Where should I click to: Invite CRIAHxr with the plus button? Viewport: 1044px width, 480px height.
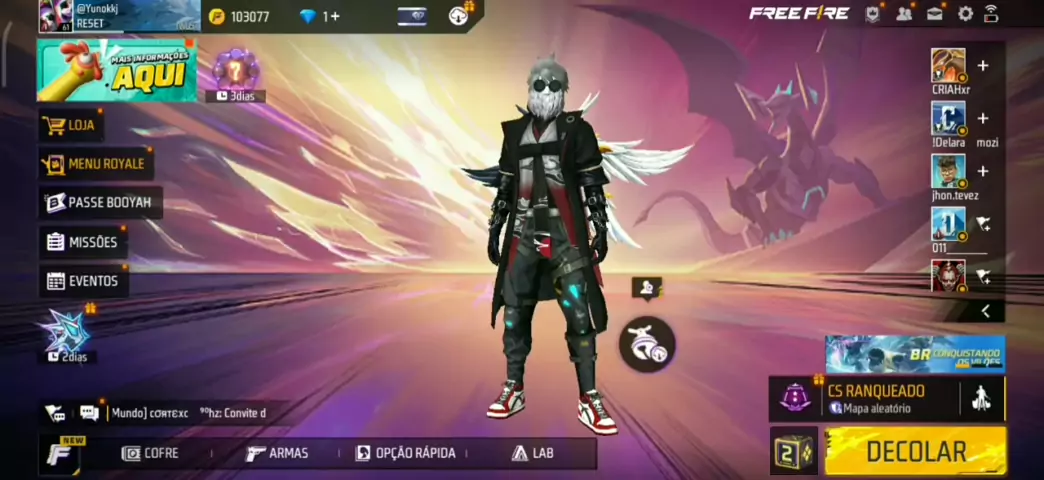[x=983, y=66]
